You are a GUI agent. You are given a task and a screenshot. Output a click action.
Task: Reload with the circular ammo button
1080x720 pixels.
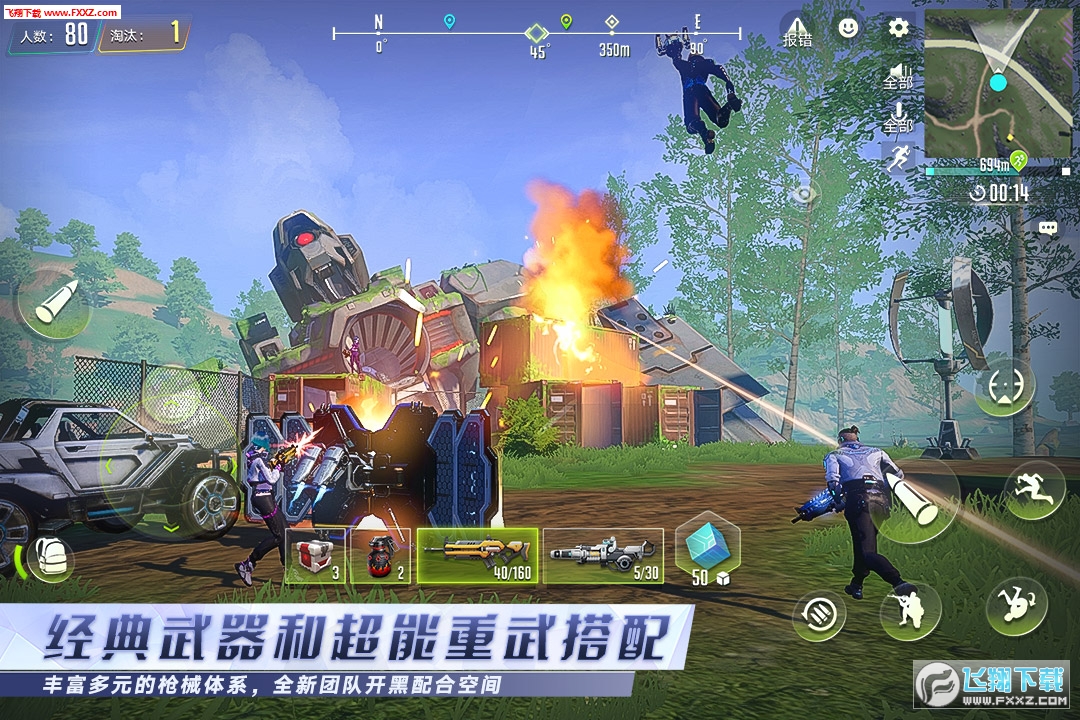click(819, 612)
